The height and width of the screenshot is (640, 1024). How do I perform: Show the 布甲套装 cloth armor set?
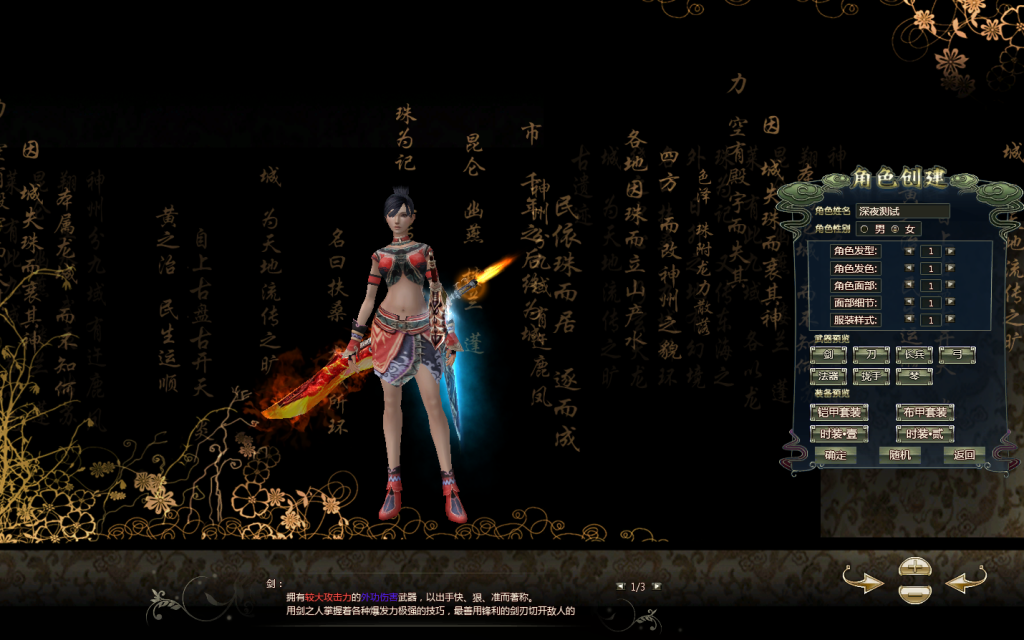[924, 412]
